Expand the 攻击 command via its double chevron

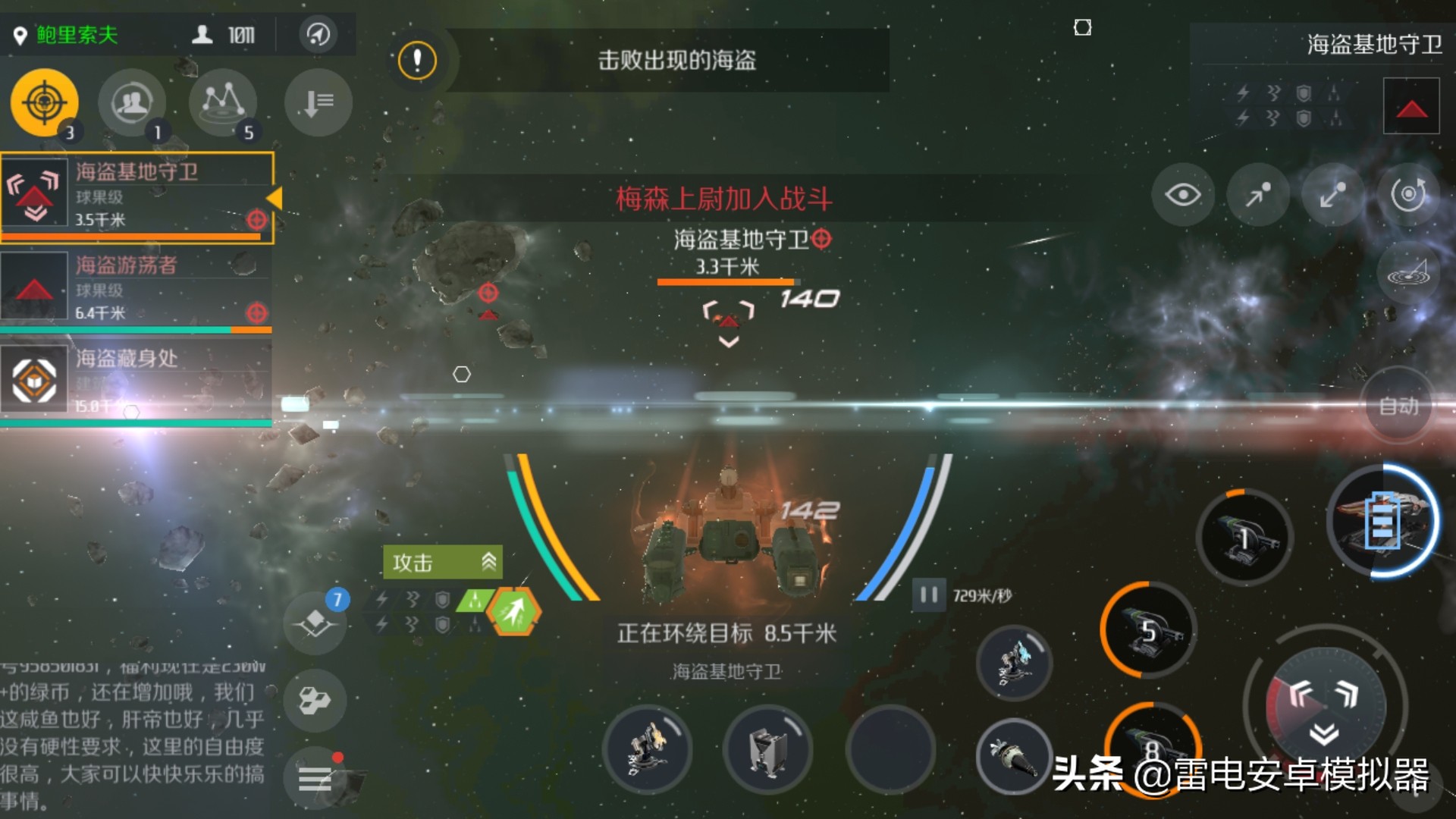488,561
